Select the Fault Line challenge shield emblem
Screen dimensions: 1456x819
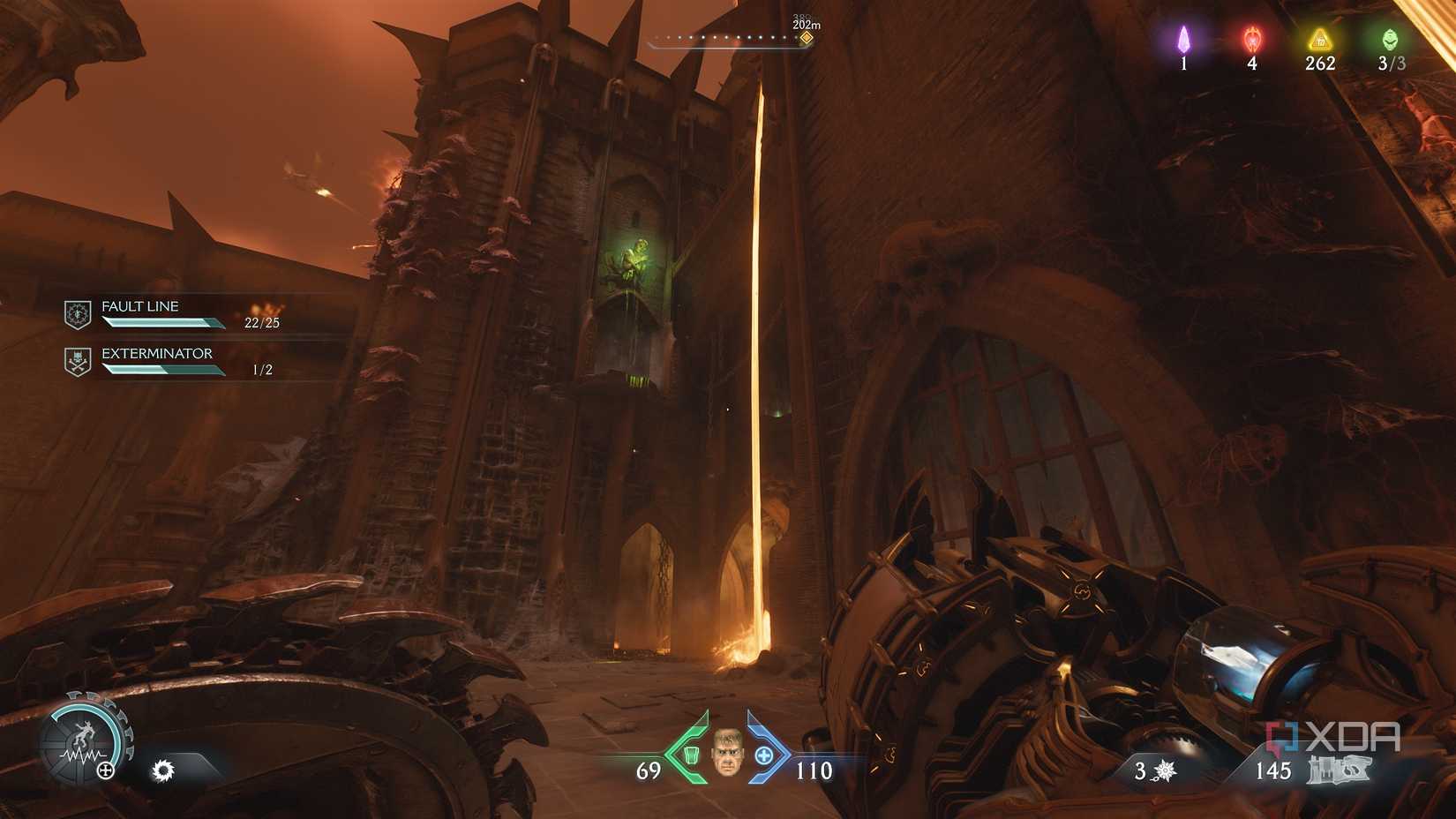(78, 312)
